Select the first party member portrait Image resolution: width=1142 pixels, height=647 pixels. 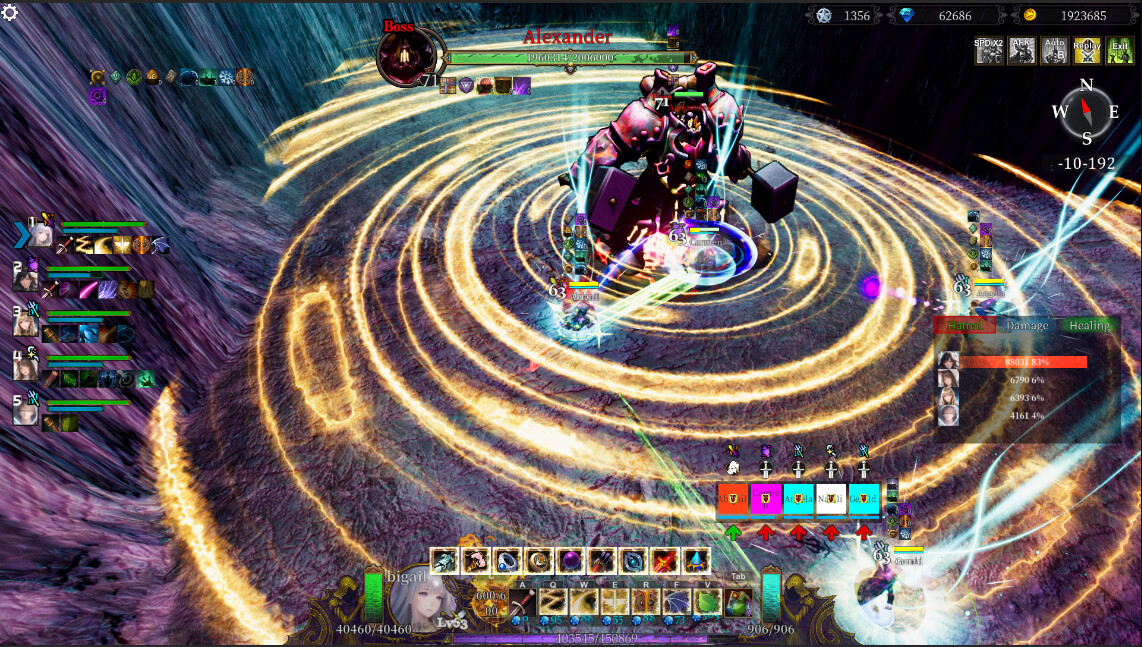(41, 234)
